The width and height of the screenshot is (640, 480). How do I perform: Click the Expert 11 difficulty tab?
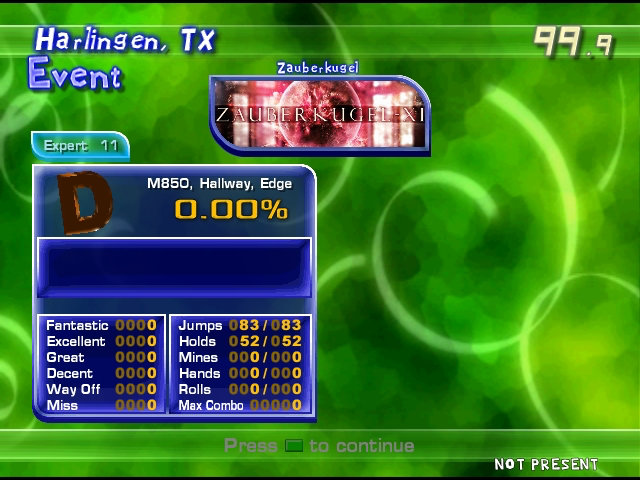80,146
